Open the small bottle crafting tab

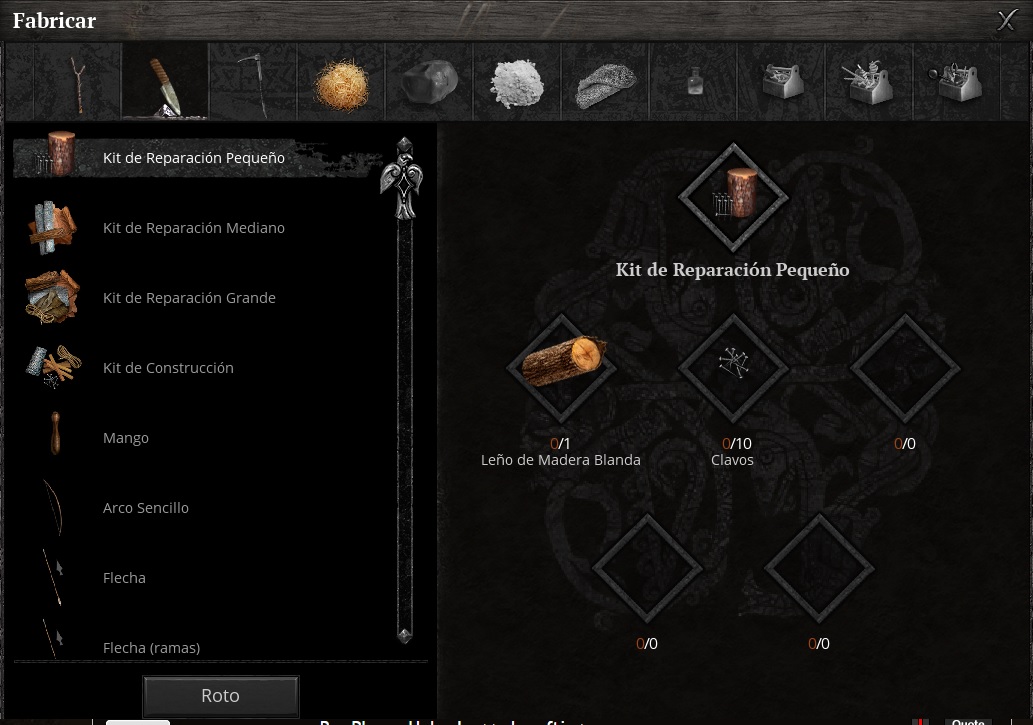coord(695,82)
